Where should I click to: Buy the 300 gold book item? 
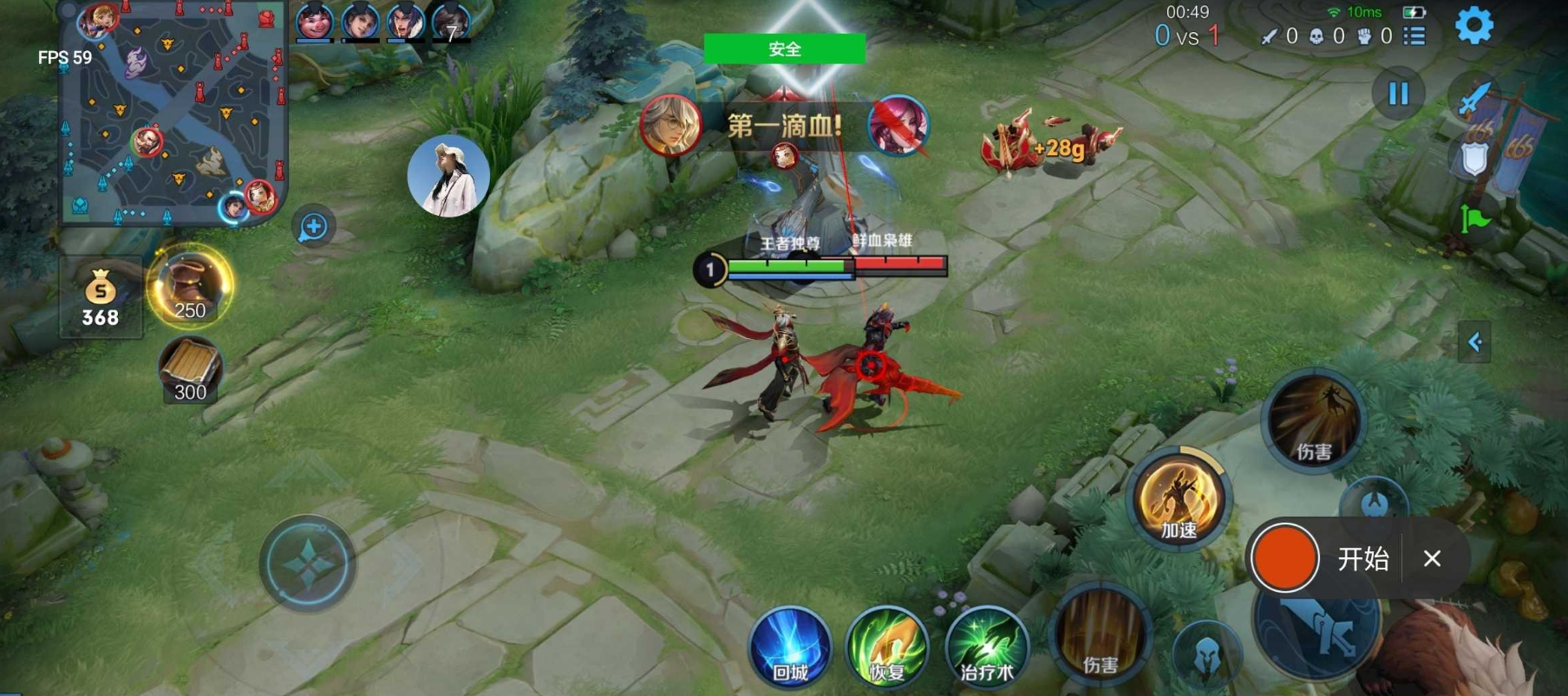point(190,370)
